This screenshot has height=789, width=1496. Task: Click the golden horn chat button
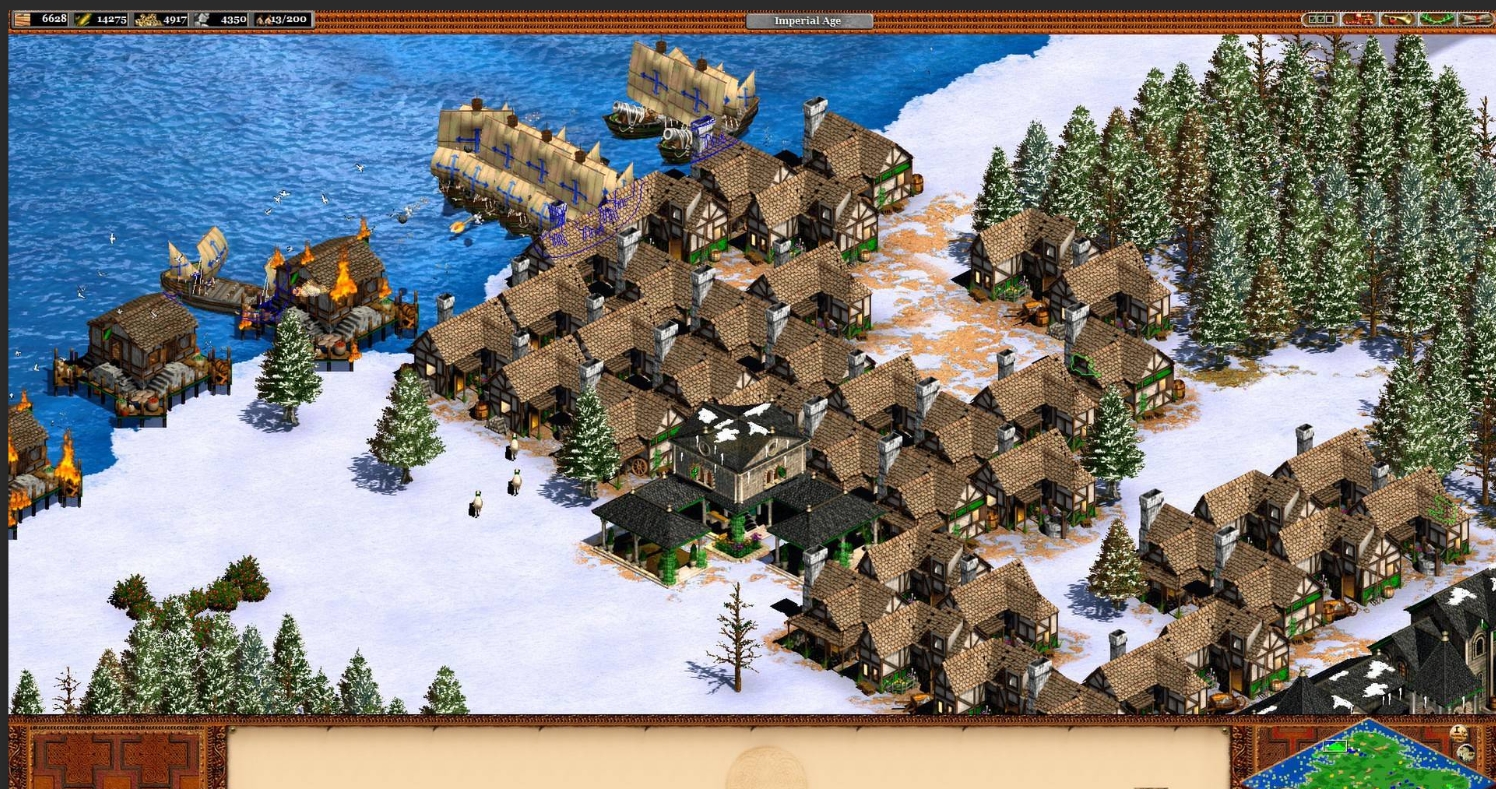[1397, 19]
